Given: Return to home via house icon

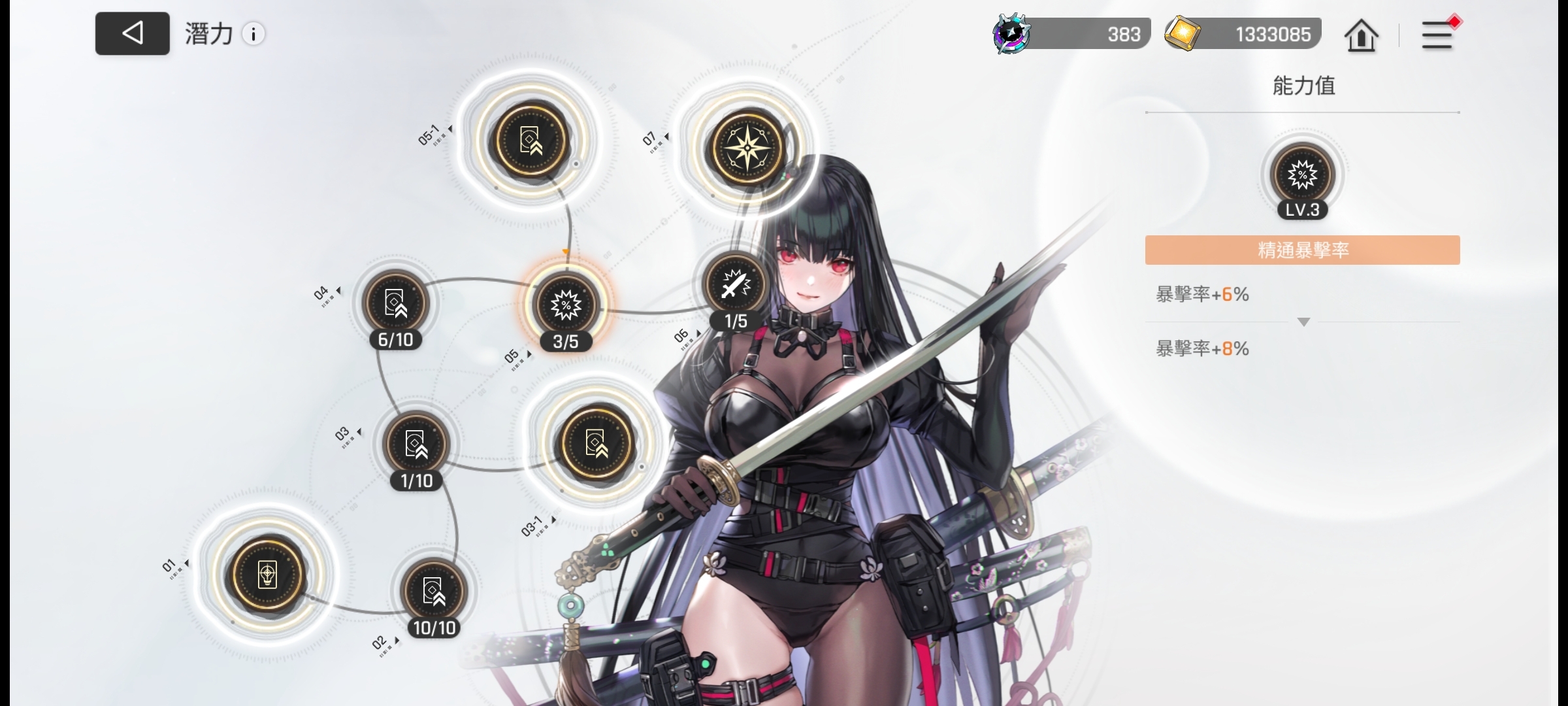Looking at the screenshot, I should 1361,35.
